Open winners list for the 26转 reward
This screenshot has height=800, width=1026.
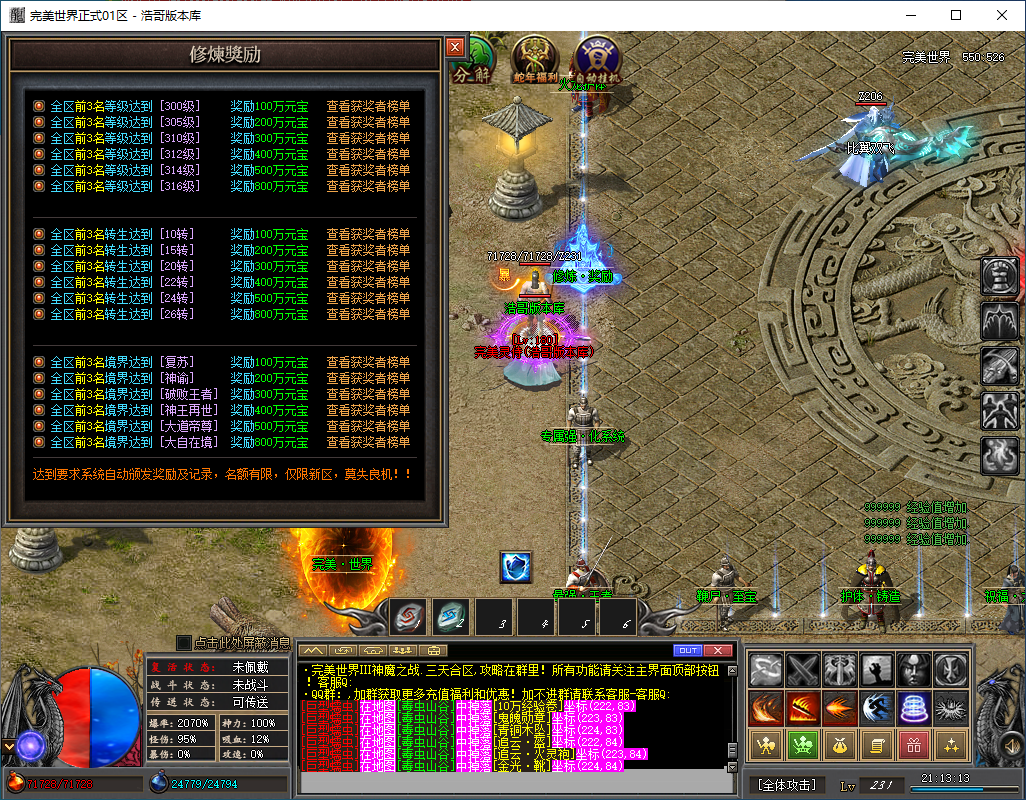[368, 314]
